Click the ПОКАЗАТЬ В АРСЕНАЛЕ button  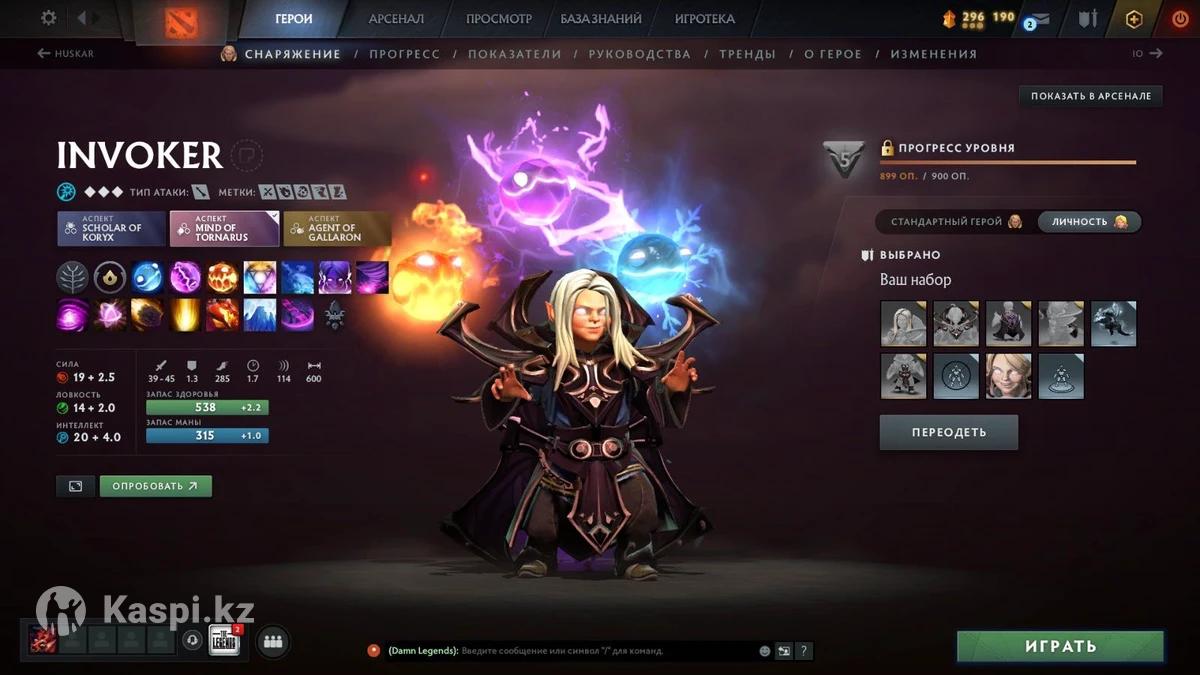tap(1090, 96)
